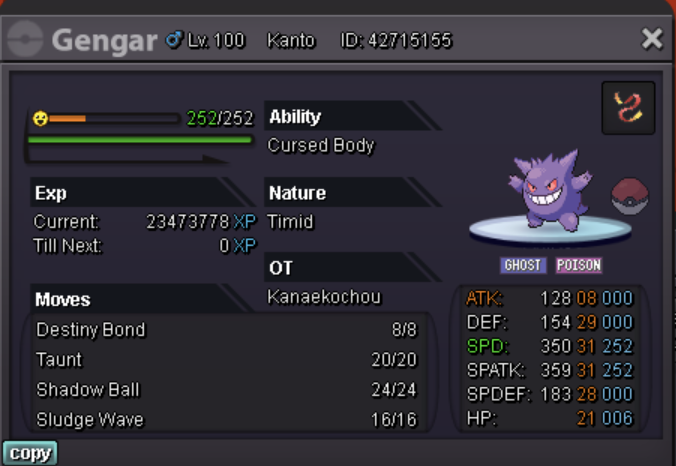The height and width of the screenshot is (466, 676).
Task: Select the Destiny Bond move row
Action: point(226,330)
